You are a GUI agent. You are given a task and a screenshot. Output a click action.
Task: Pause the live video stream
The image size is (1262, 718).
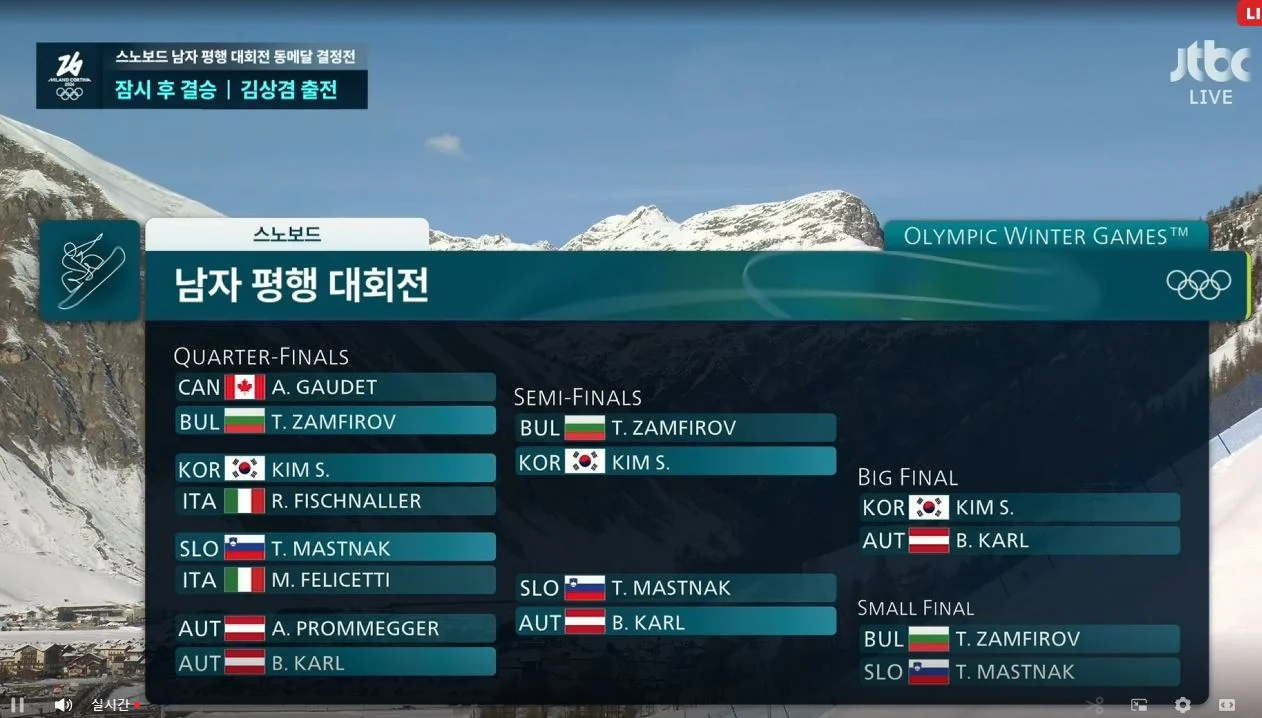pos(17,704)
